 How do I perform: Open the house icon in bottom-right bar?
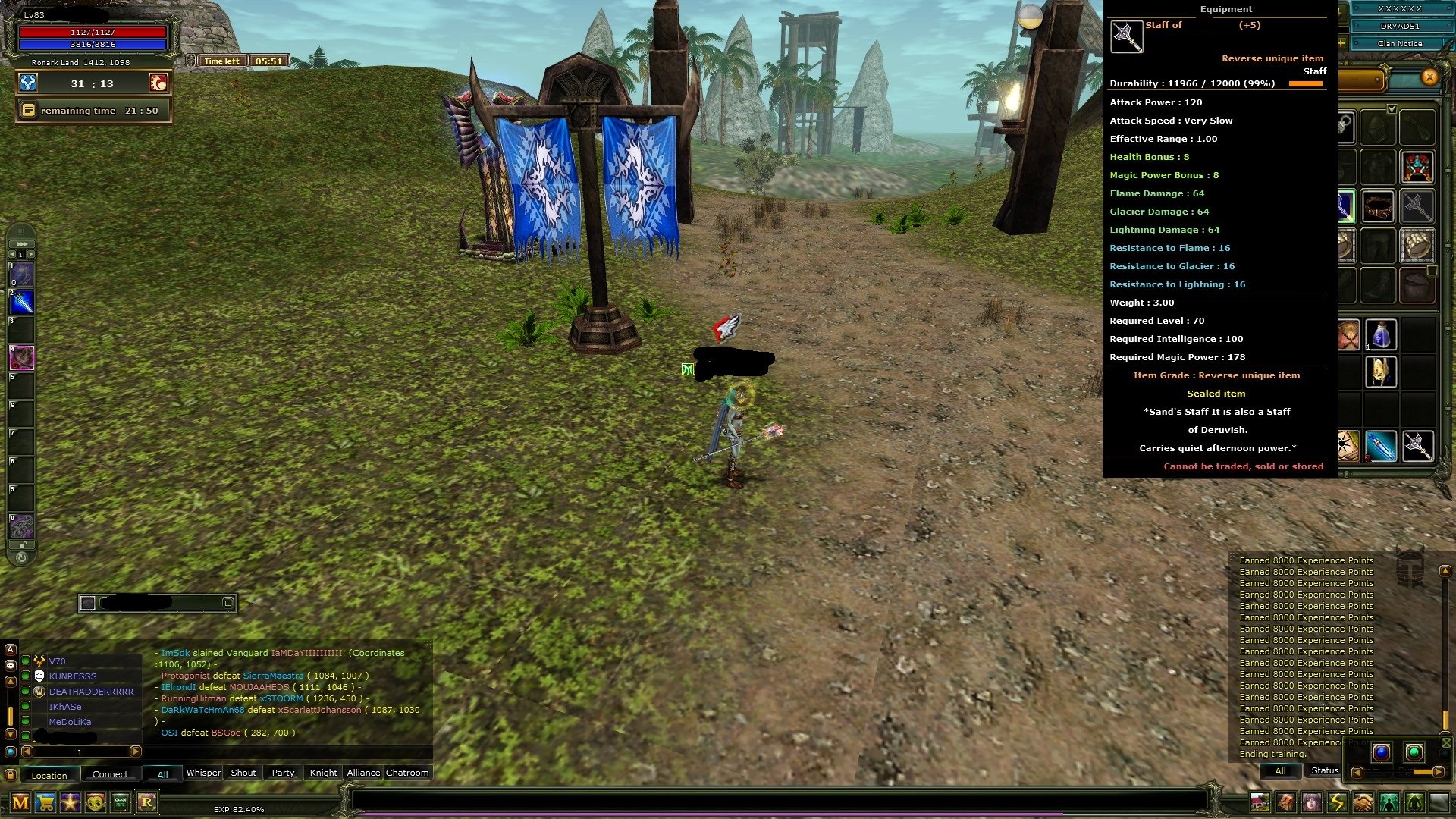tap(1260, 802)
